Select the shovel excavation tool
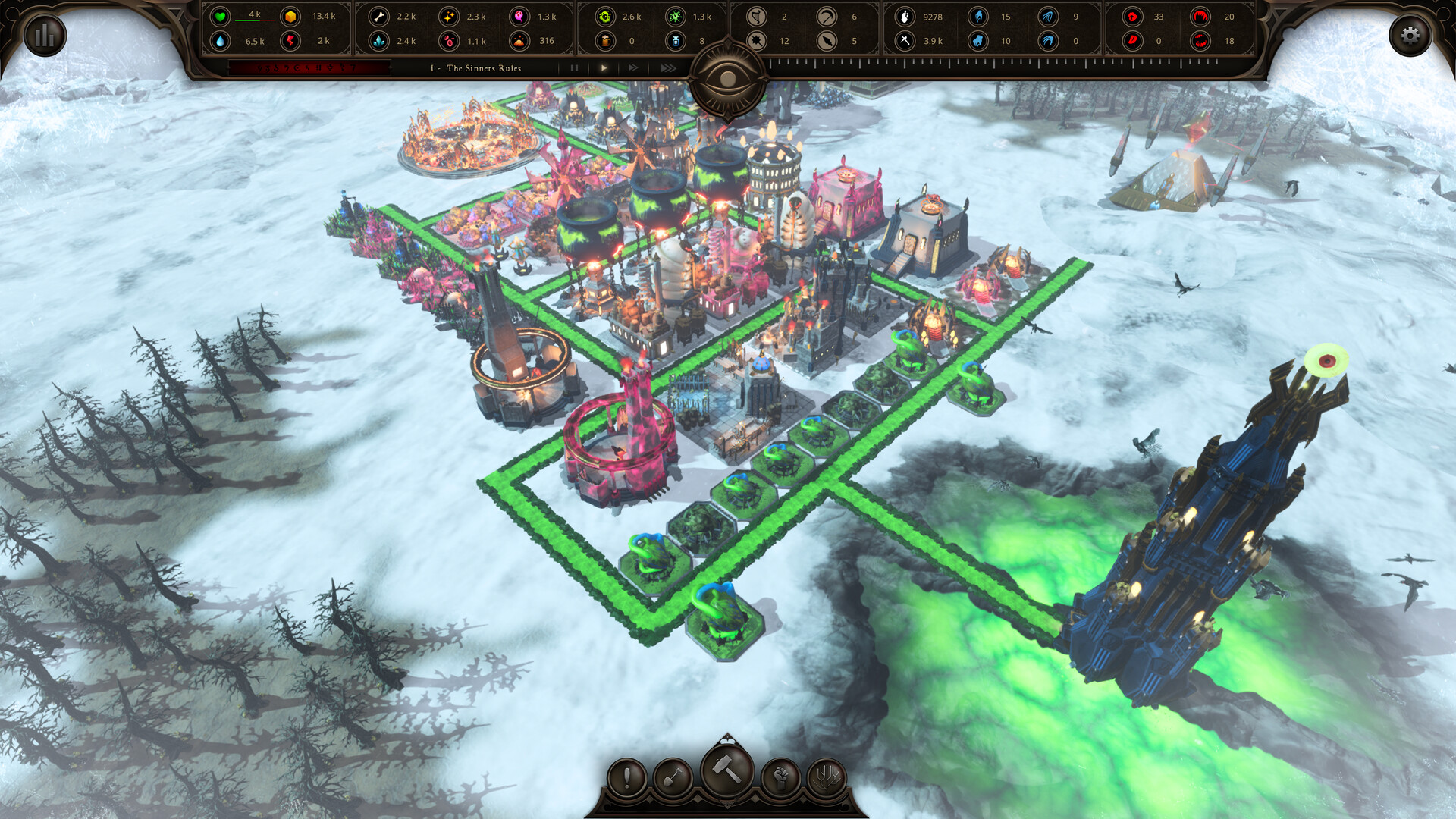1456x819 pixels. tap(675, 777)
